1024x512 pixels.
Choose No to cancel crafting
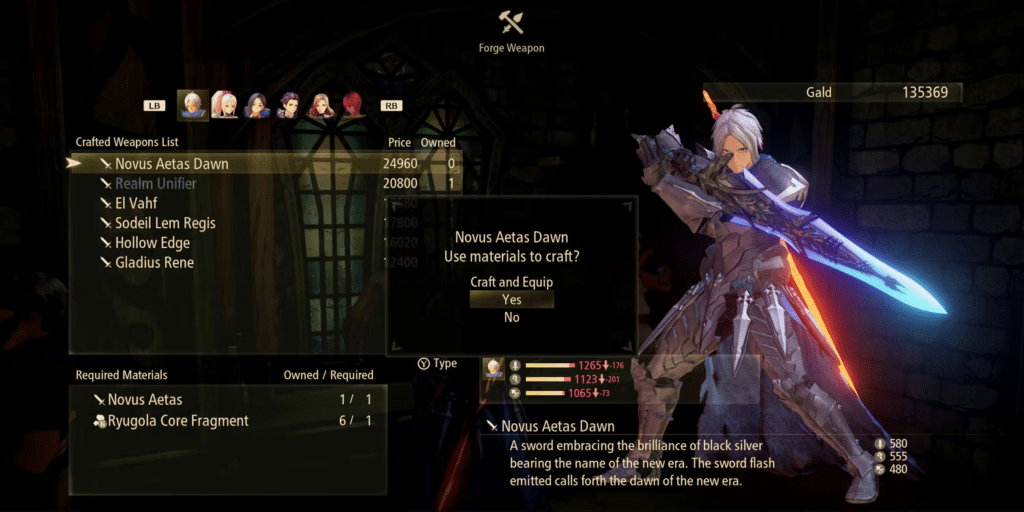(511, 317)
